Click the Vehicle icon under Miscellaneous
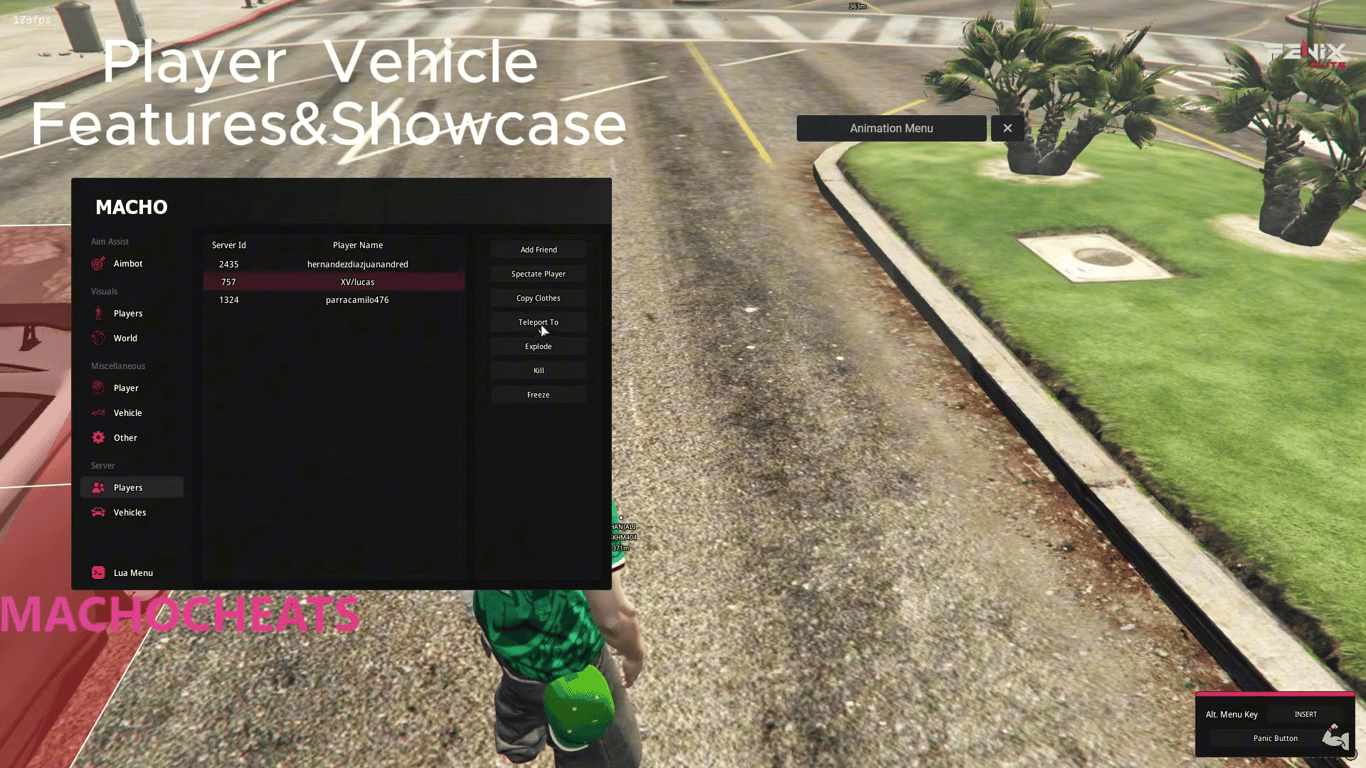Screen dimensions: 1366x768 (98, 412)
